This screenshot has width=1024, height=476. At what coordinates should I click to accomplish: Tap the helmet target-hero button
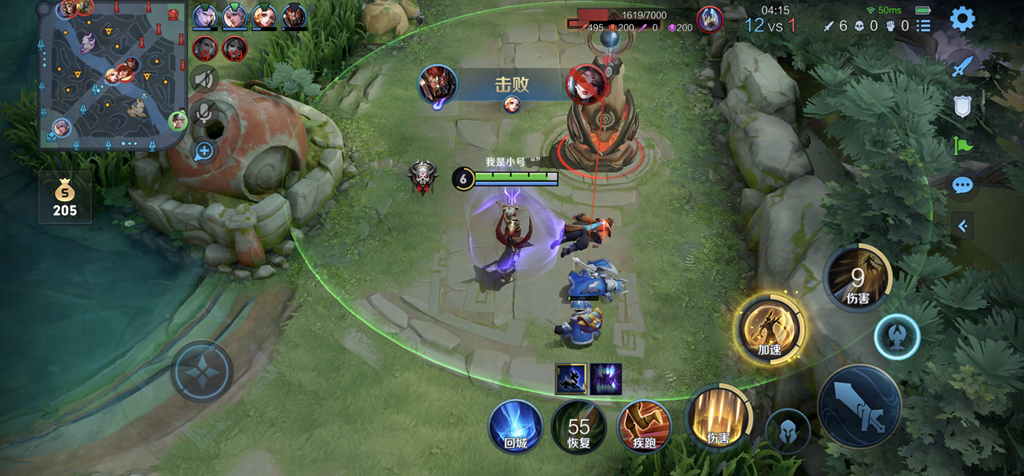click(787, 430)
